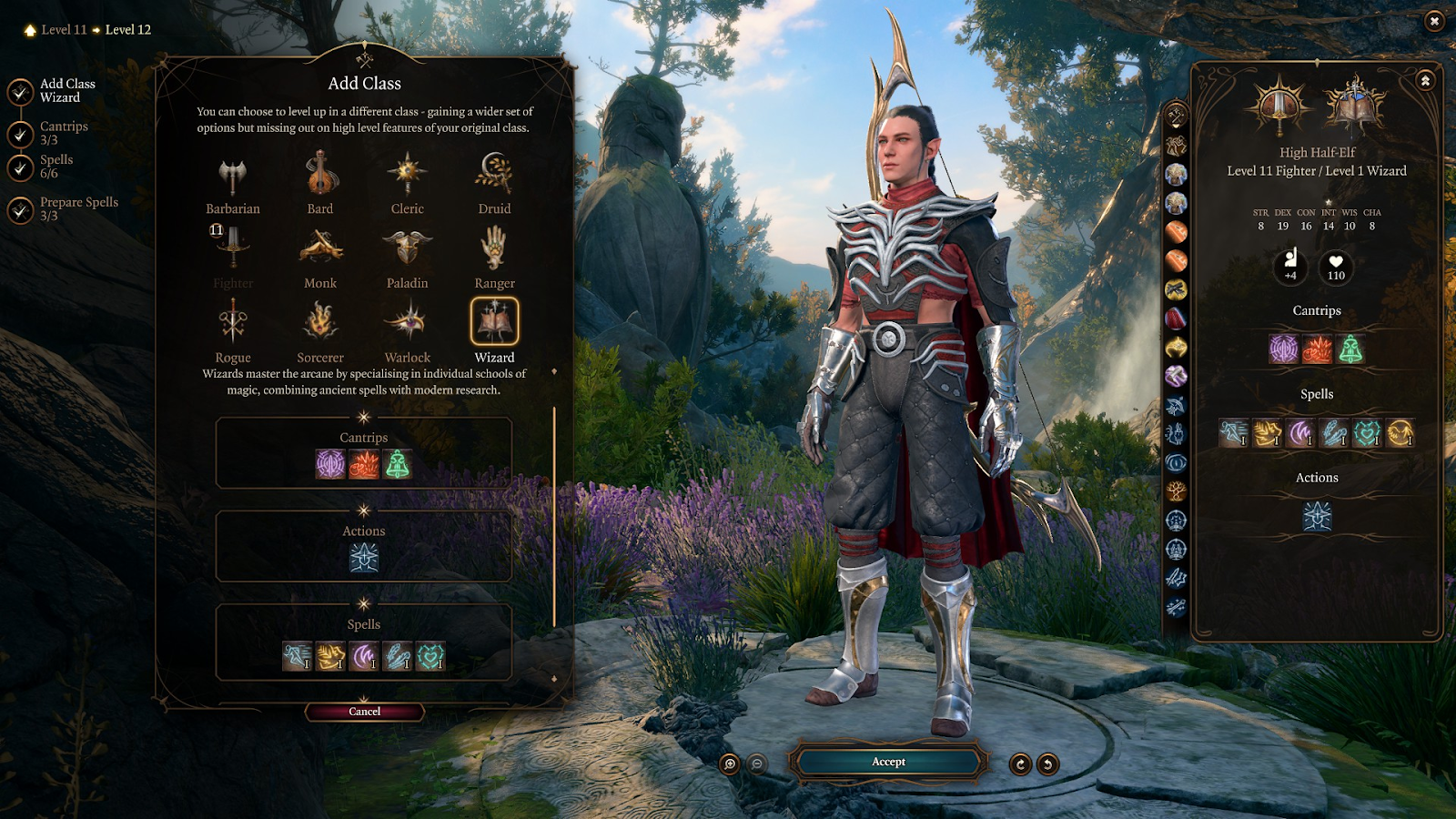The width and height of the screenshot is (1456, 819).
Task: Select the highlighted Wizard class
Action: click(x=494, y=321)
